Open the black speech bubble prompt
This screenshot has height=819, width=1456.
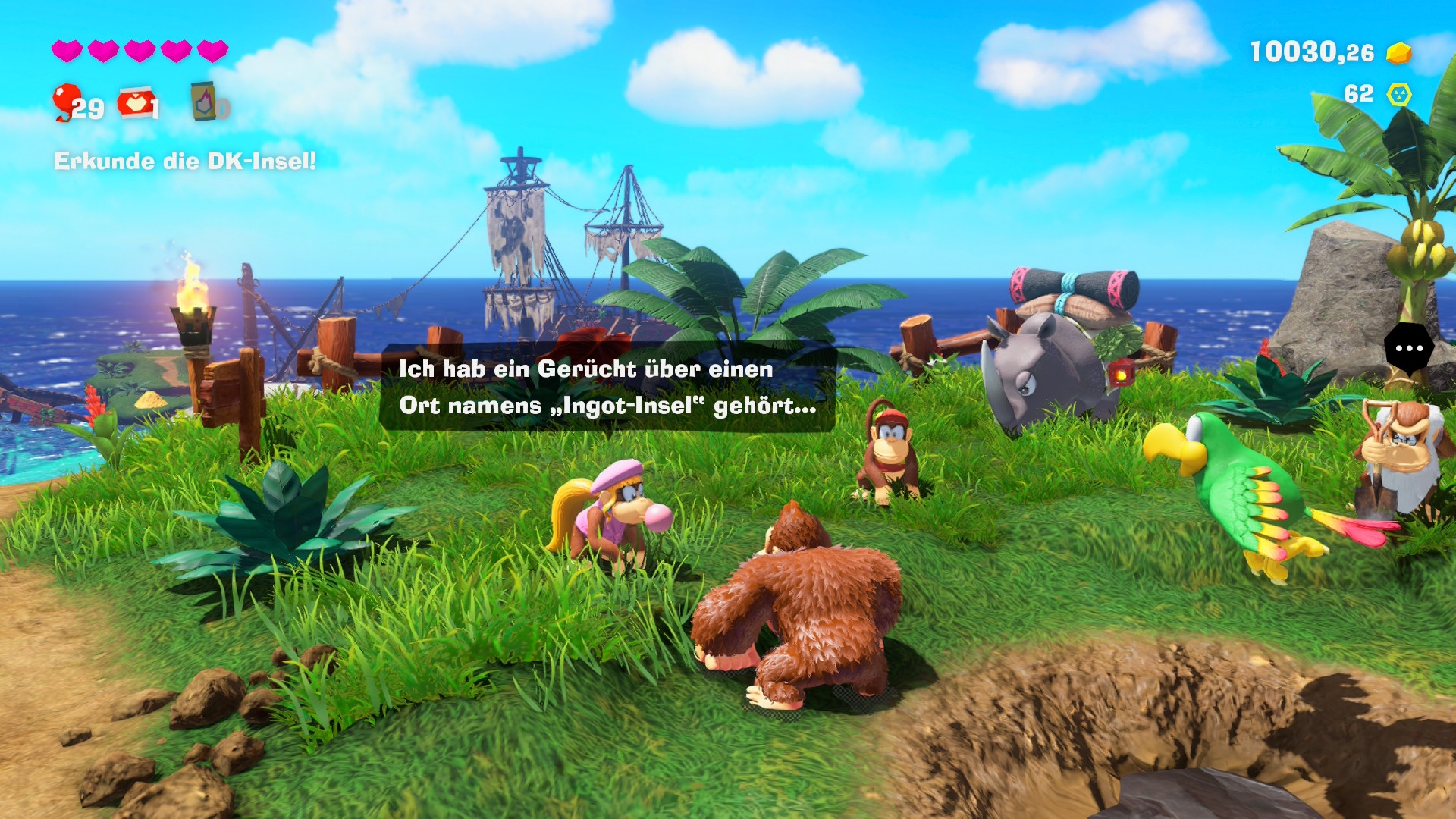click(x=1408, y=348)
